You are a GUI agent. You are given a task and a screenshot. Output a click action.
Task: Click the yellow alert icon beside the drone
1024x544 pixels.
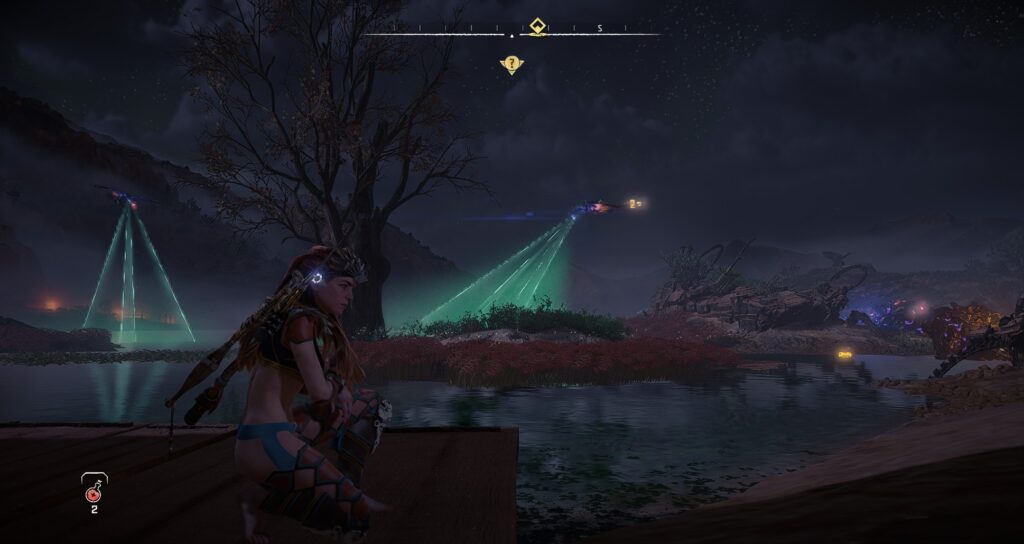tap(636, 203)
